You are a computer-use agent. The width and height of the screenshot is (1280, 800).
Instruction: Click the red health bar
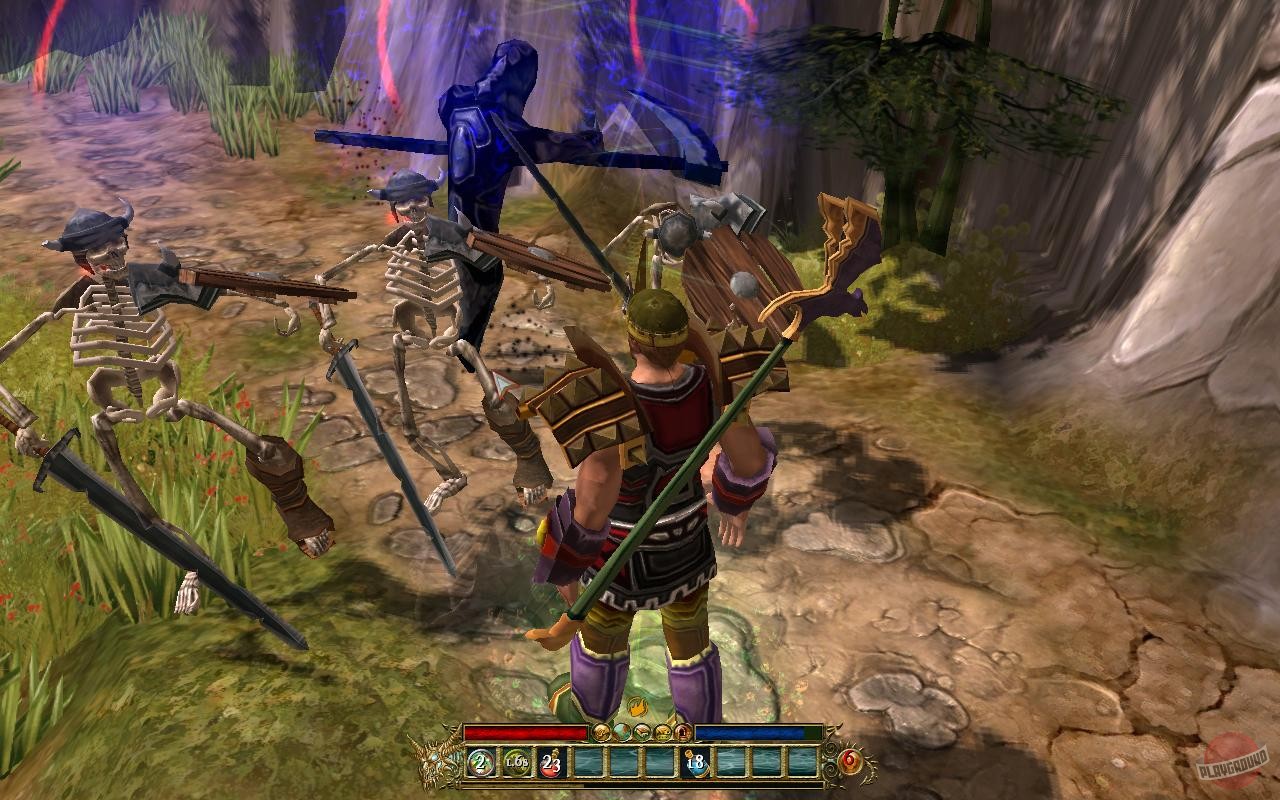click(525, 731)
